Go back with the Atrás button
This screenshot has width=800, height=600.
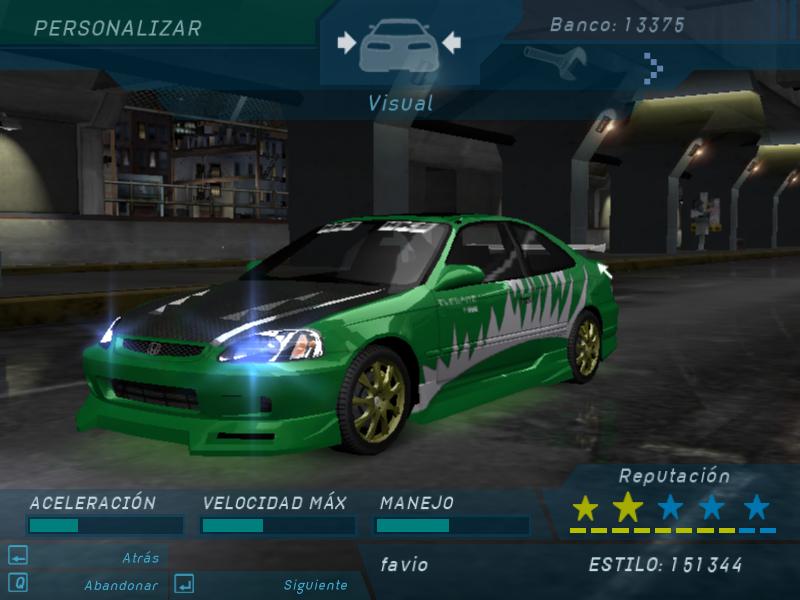140,558
